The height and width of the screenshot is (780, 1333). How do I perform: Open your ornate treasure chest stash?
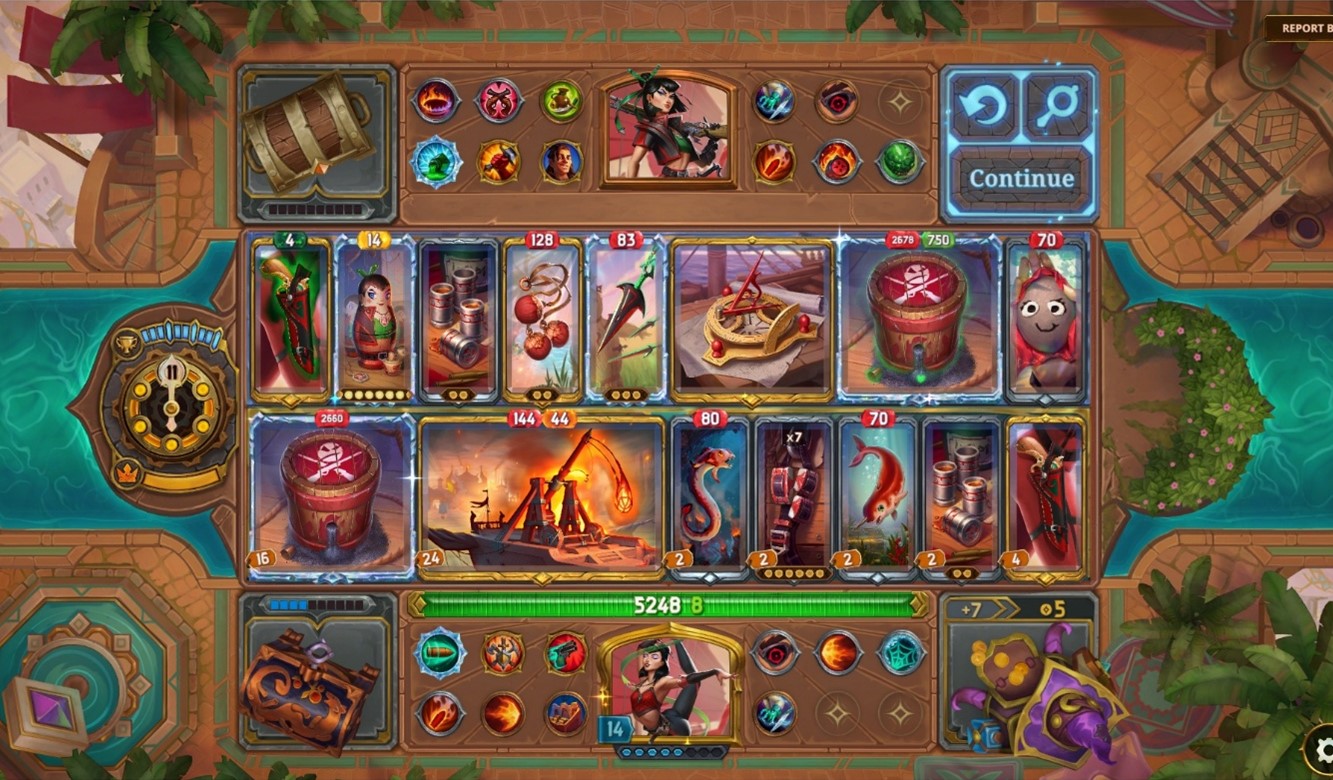[x=307, y=690]
